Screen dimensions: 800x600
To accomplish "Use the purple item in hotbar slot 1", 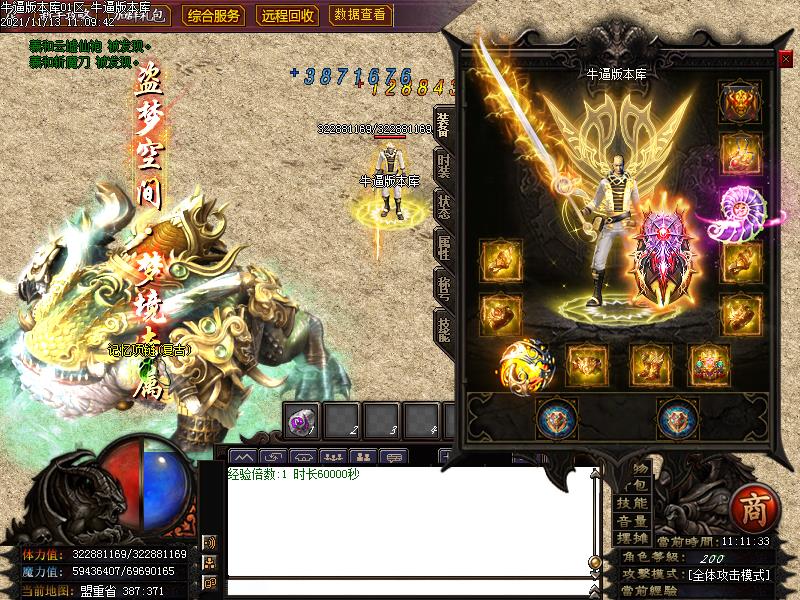I will (301, 422).
